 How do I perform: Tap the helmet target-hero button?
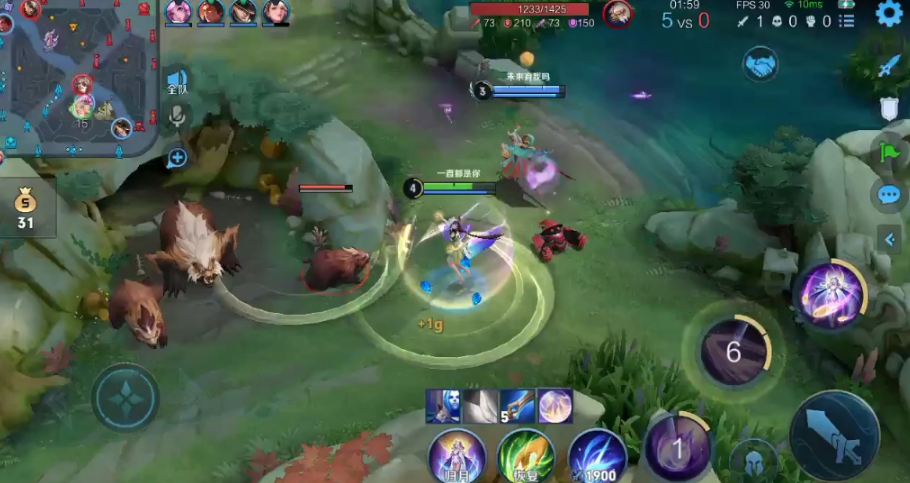[753, 462]
